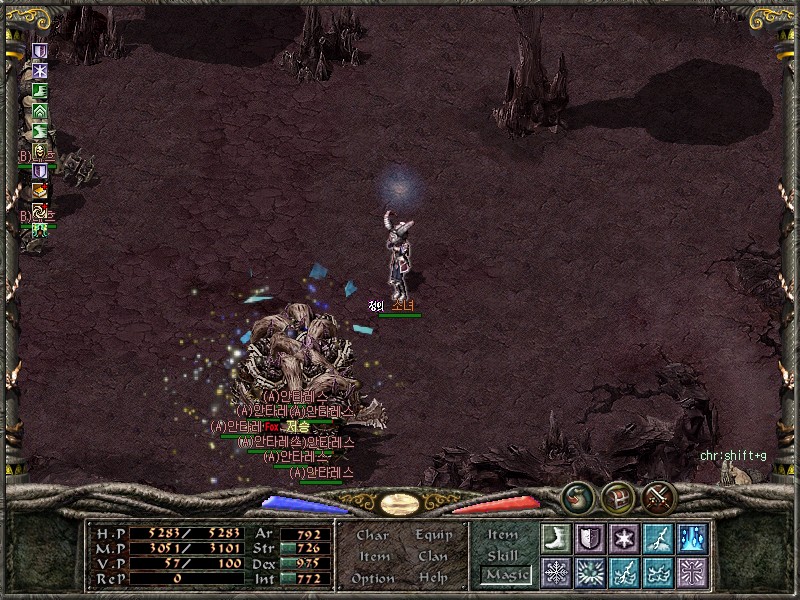
Task: Open the Help menu
Action: coord(433,578)
